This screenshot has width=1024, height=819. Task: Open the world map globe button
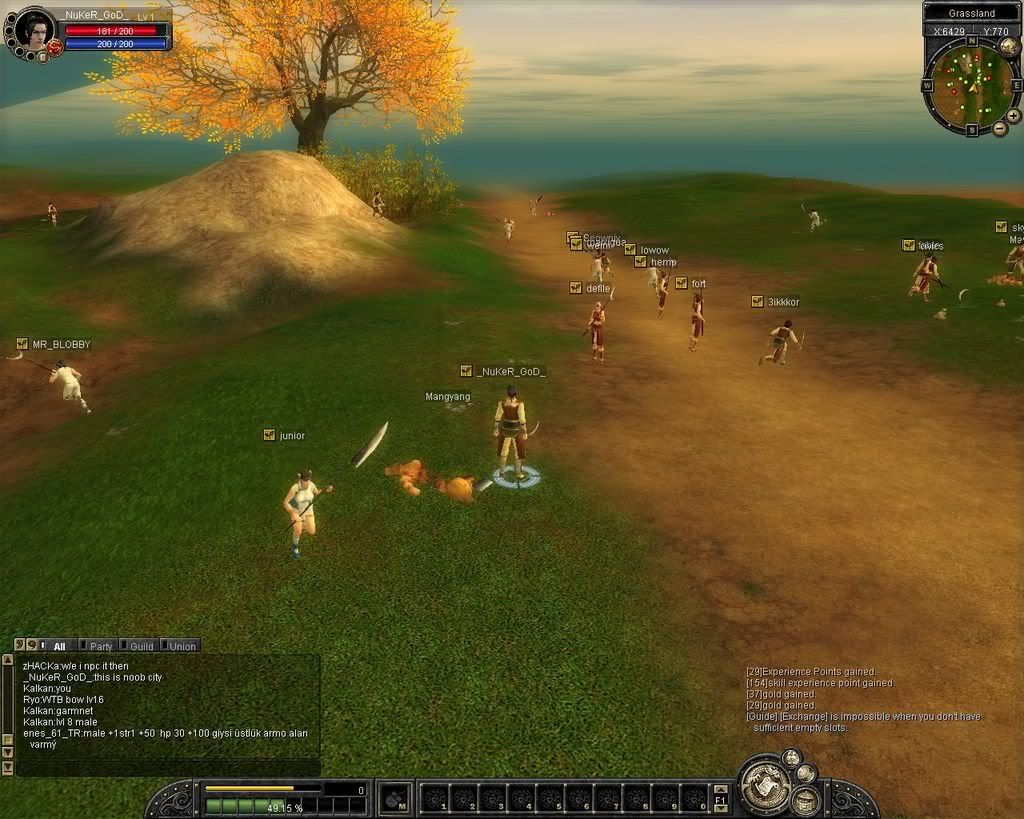point(1009,46)
